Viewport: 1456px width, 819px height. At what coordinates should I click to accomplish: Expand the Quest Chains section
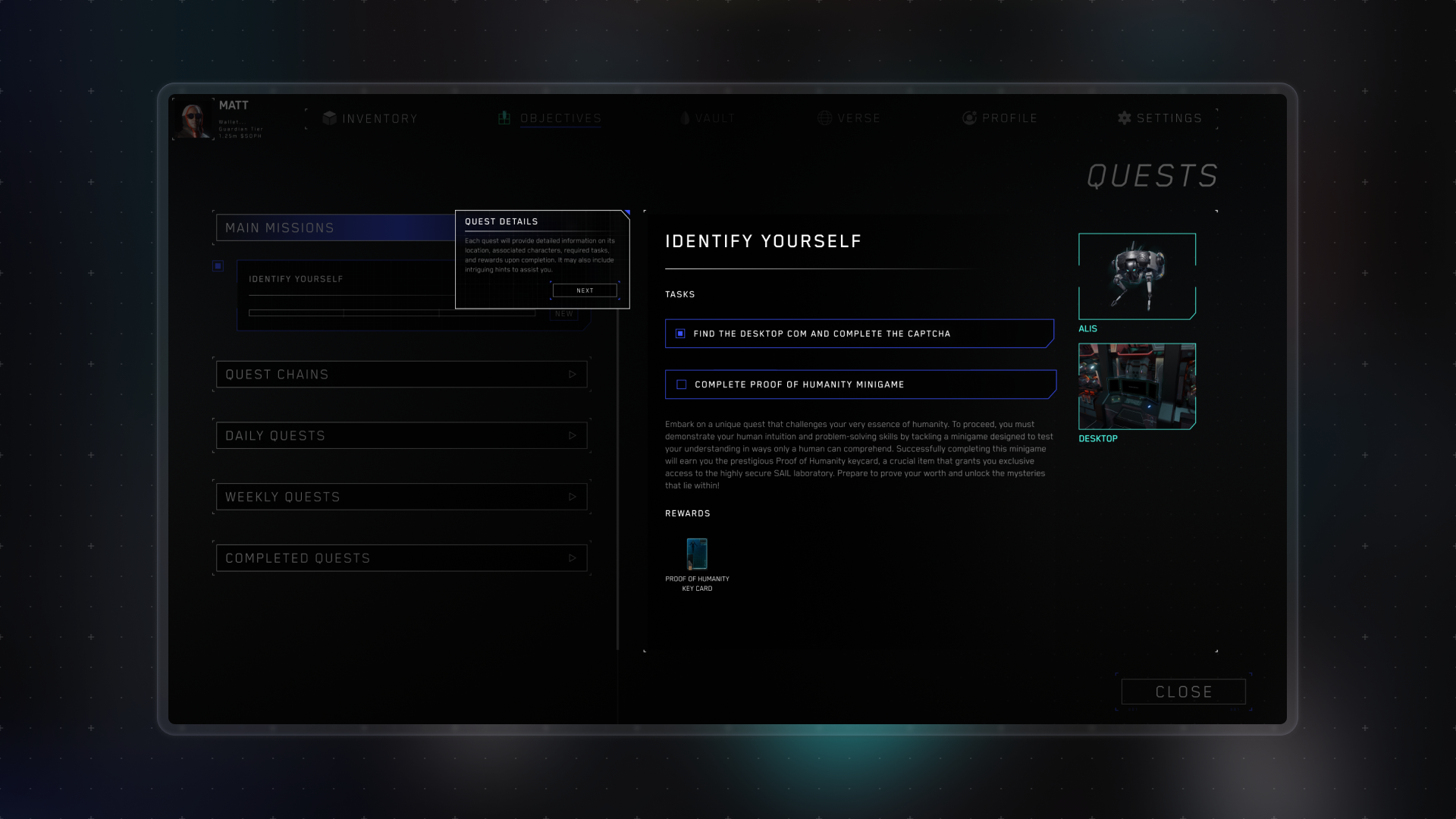click(x=401, y=375)
